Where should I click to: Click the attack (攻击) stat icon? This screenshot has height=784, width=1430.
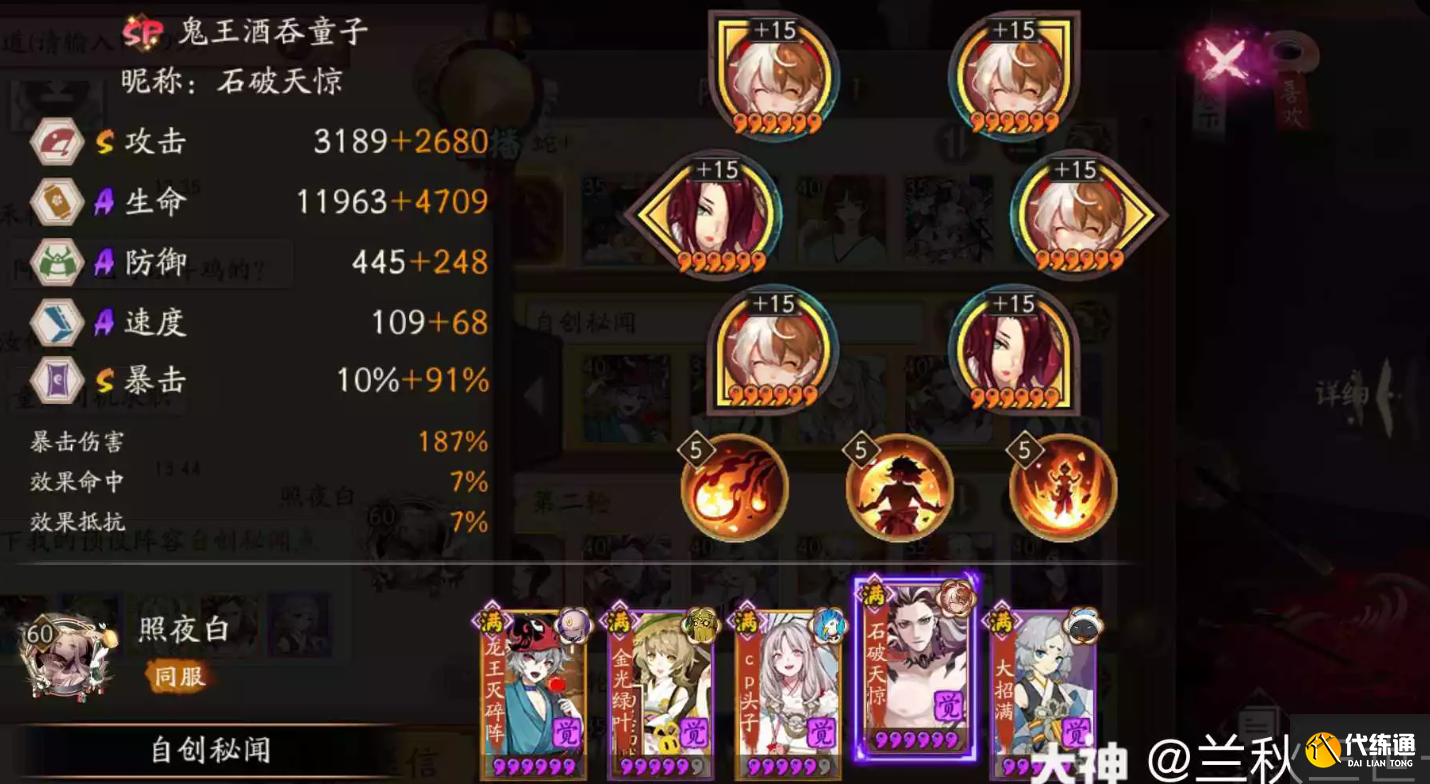coord(57,142)
